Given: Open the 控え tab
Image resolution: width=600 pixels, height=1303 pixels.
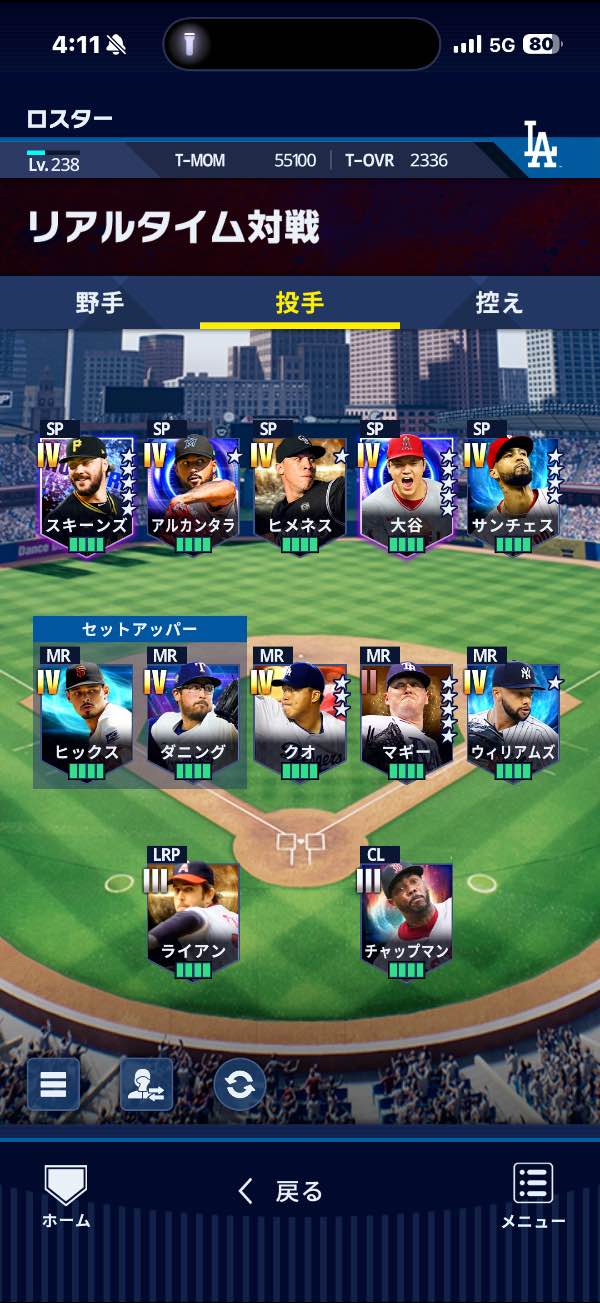Looking at the screenshot, I should pos(499,303).
